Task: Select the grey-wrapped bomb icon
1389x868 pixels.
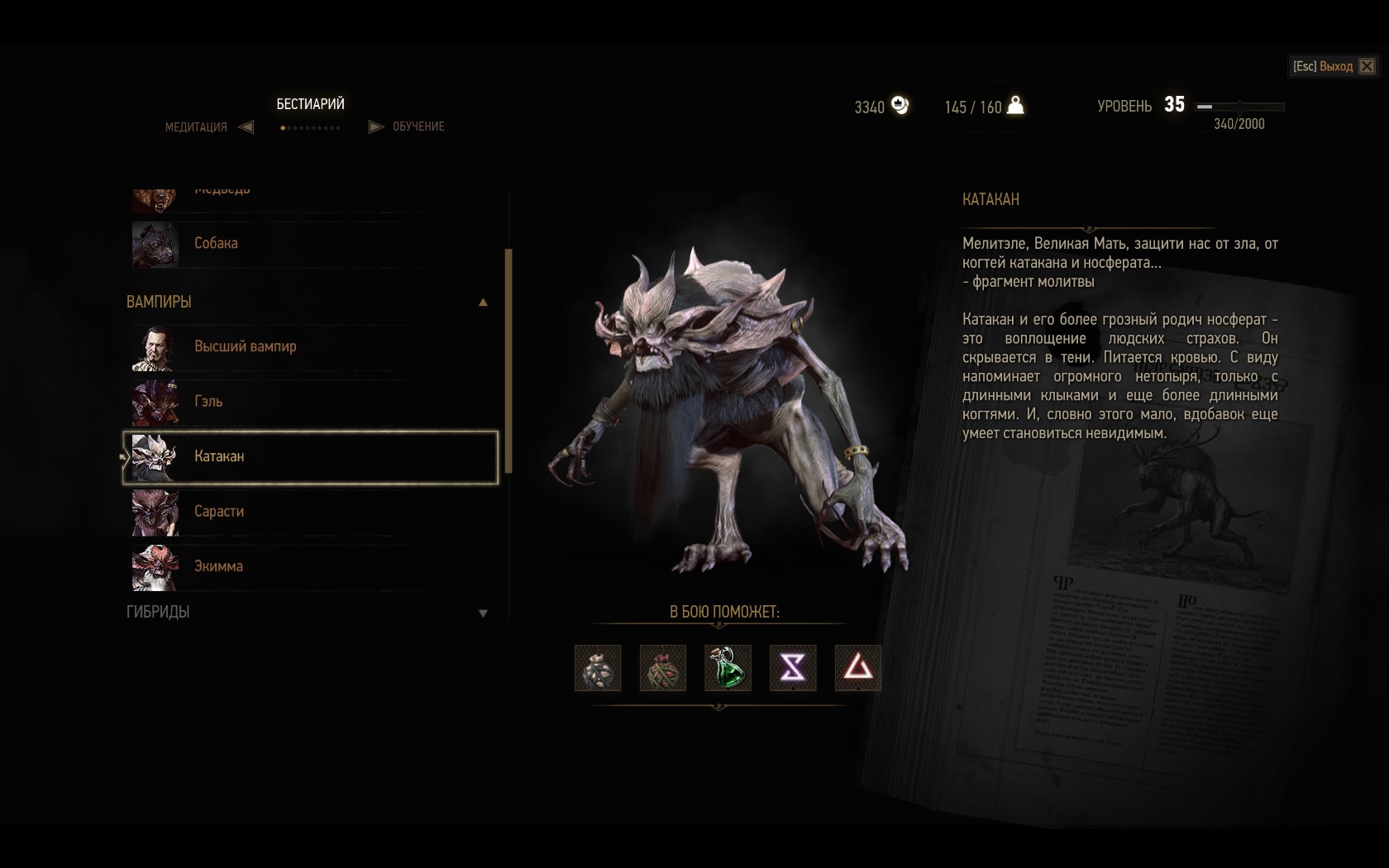Action: coord(597,667)
